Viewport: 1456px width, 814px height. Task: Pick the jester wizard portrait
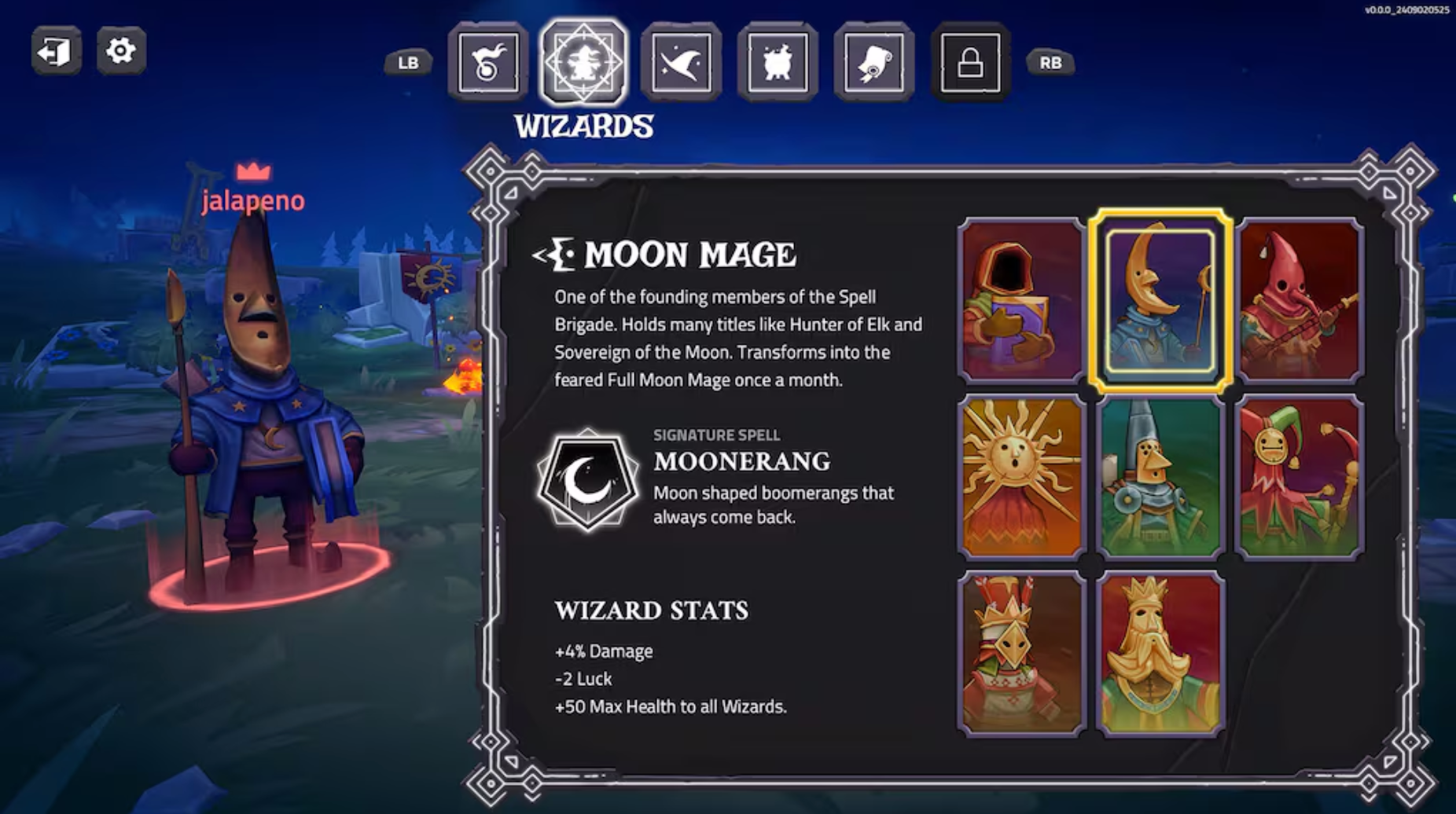coord(1298,475)
